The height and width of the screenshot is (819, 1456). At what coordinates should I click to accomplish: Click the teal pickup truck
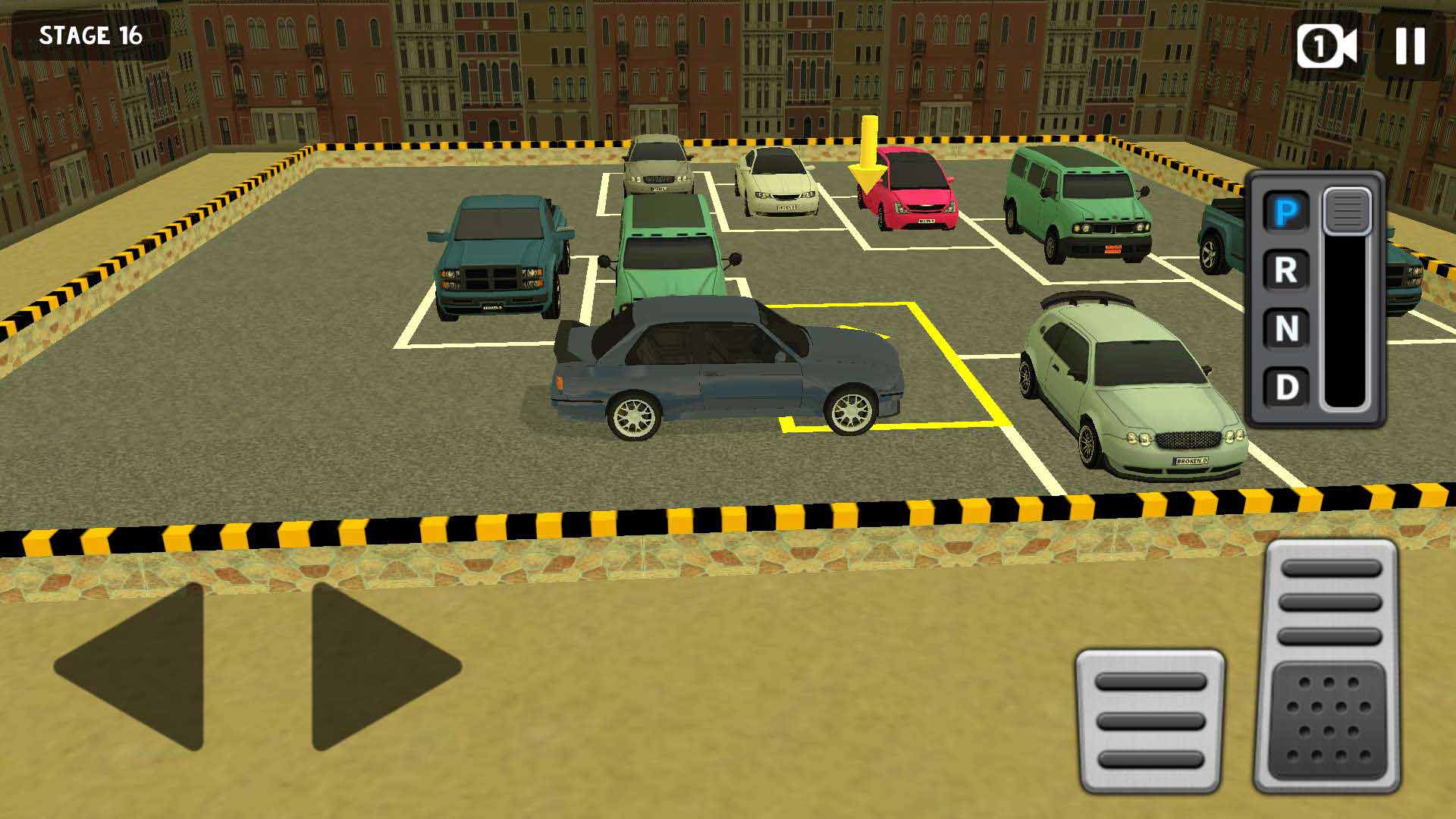click(x=500, y=258)
